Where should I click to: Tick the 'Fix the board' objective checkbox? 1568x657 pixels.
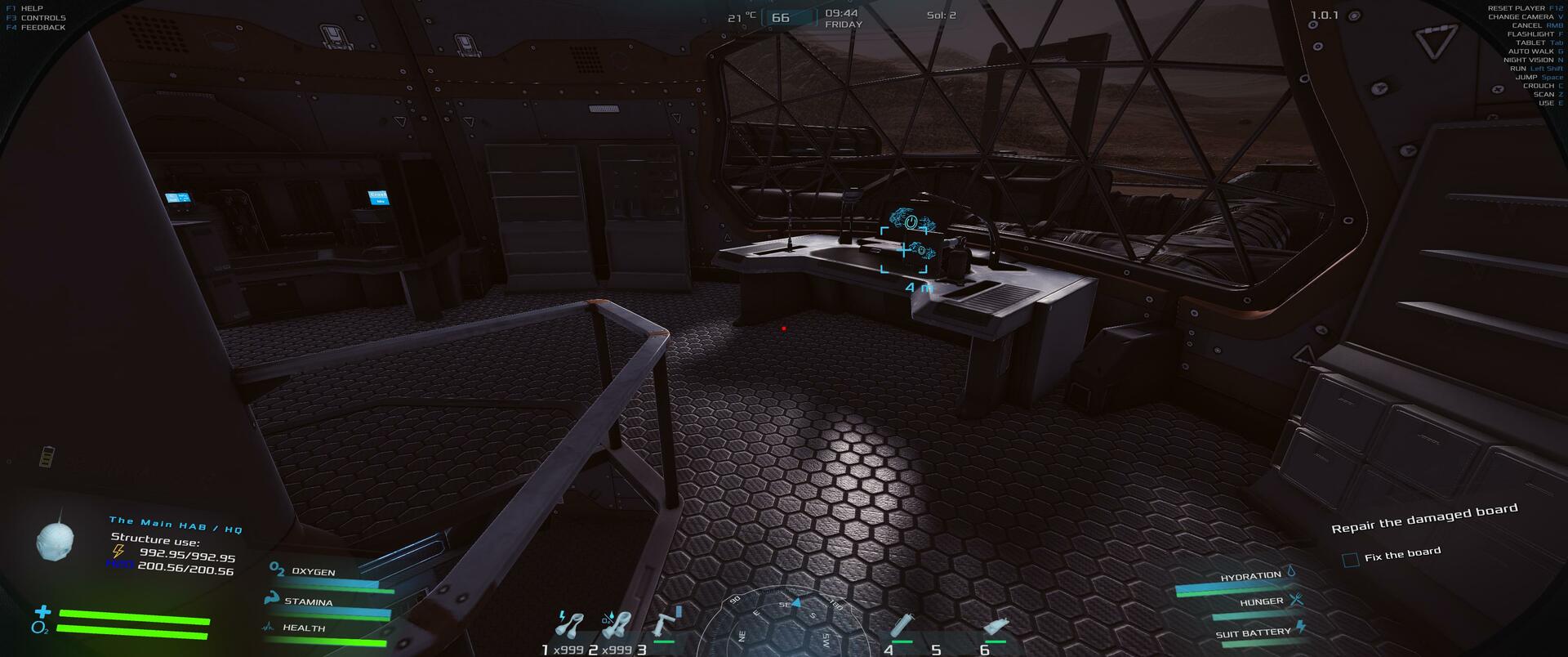pos(1351,560)
